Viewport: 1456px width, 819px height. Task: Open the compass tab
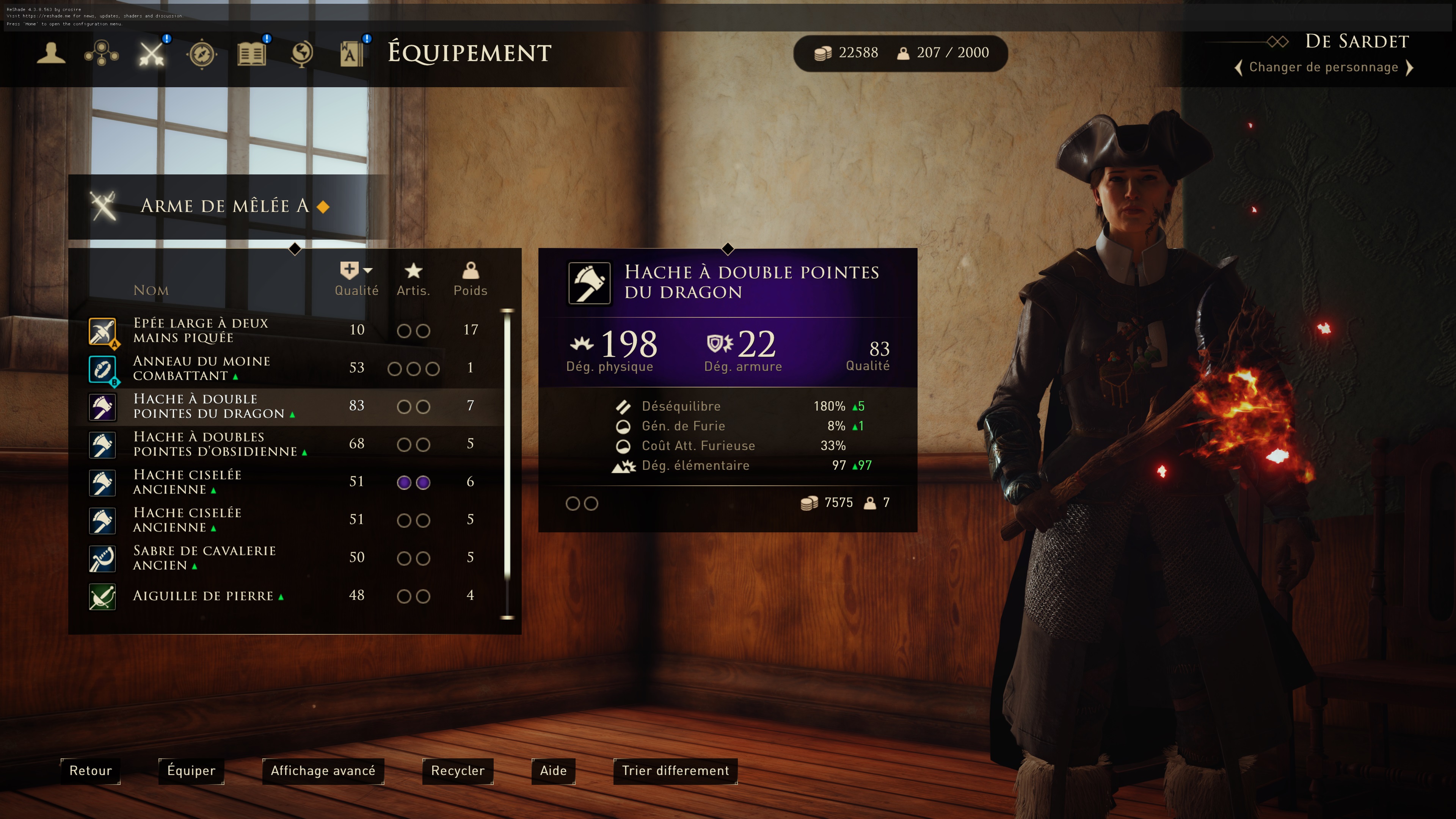coord(202,54)
